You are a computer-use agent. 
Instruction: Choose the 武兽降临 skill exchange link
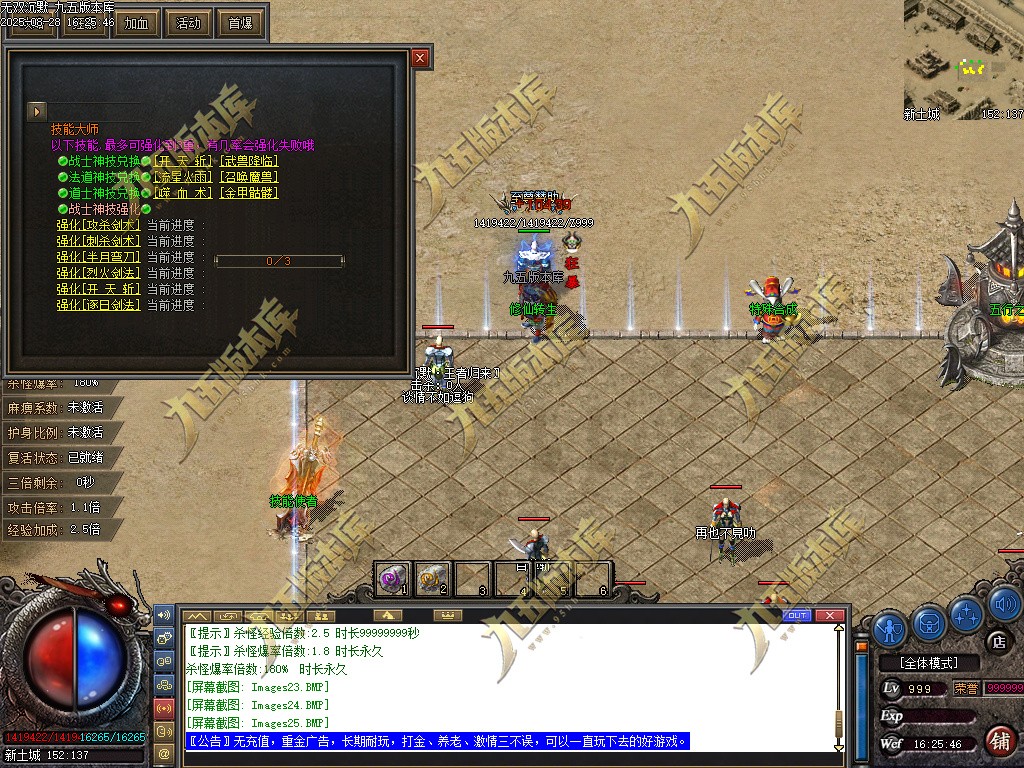tap(249, 161)
